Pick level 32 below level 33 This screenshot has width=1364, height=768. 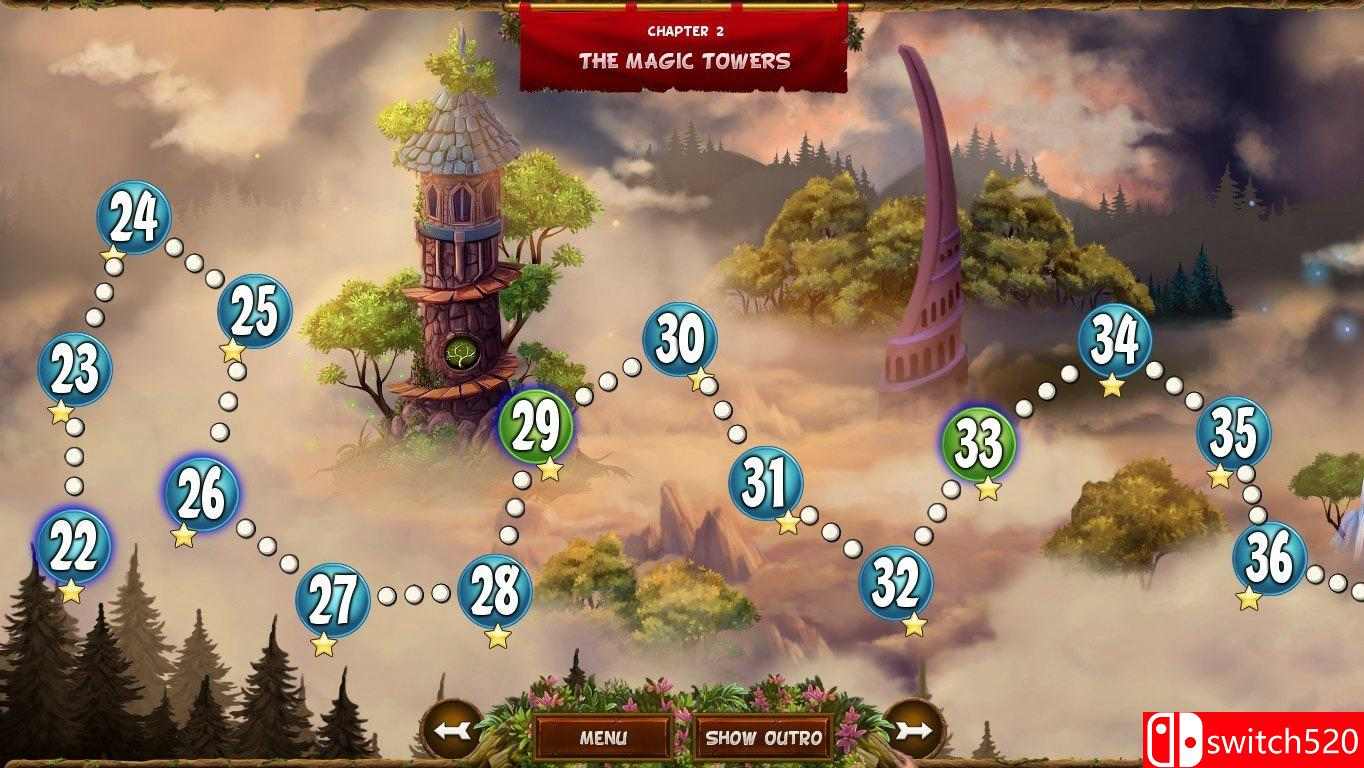(898, 582)
